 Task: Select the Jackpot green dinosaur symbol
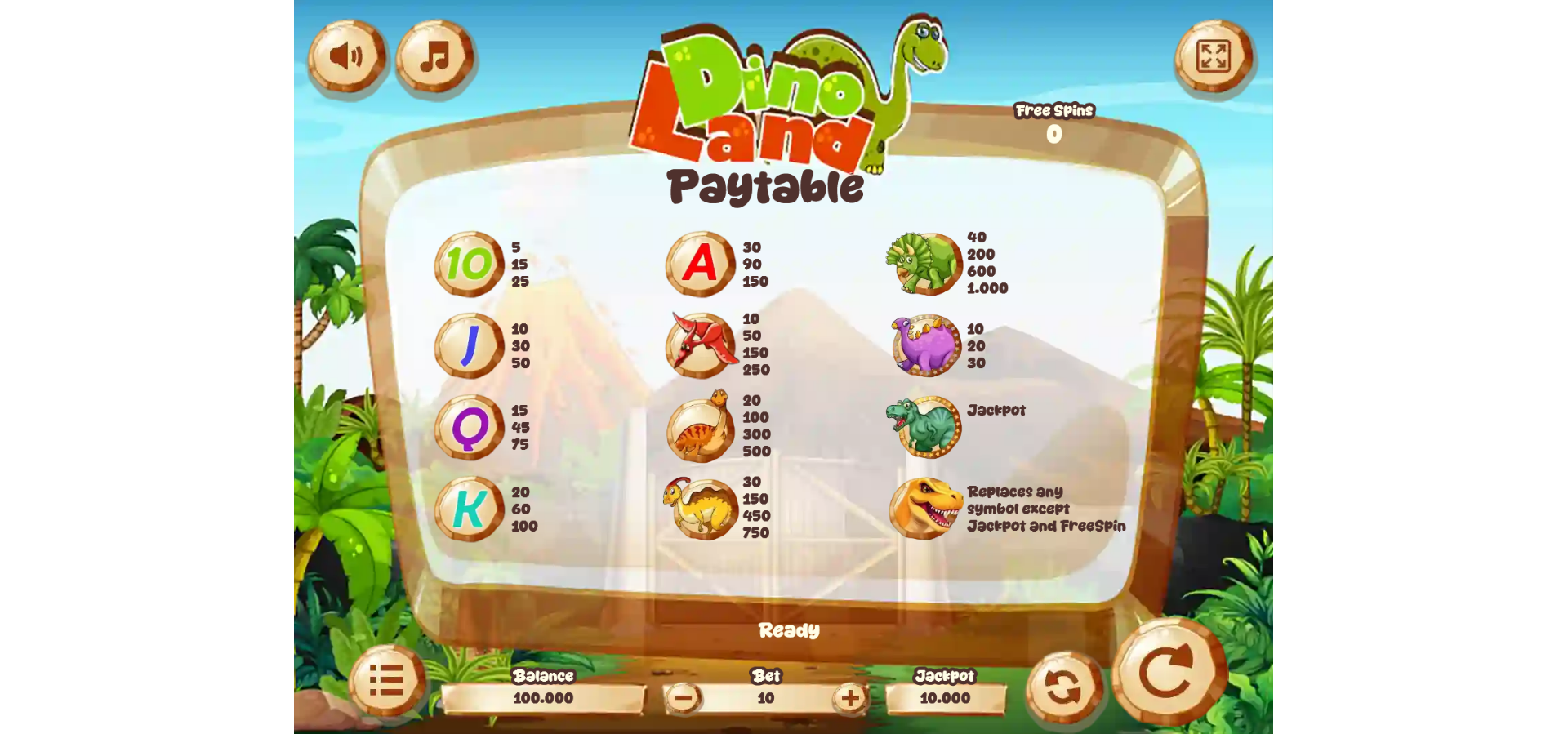pyautogui.click(x=924, y=425)
